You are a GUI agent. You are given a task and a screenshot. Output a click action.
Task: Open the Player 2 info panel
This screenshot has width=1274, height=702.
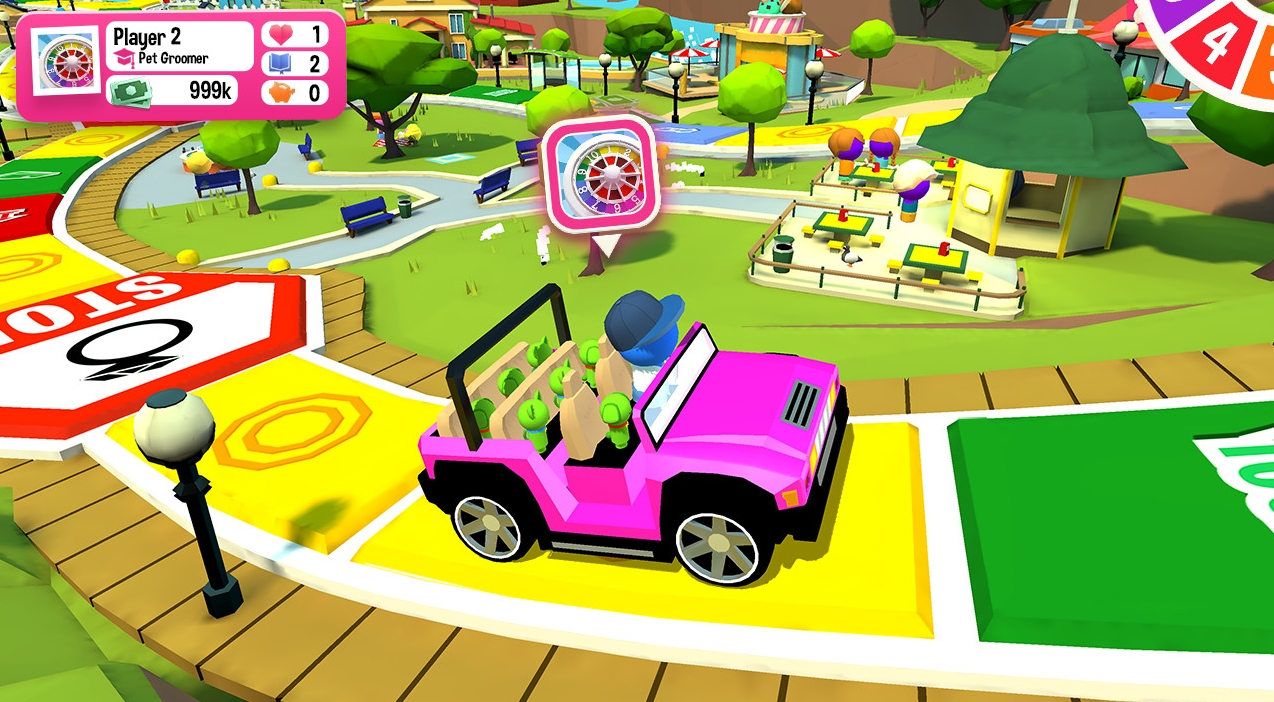tap(179, 47)
